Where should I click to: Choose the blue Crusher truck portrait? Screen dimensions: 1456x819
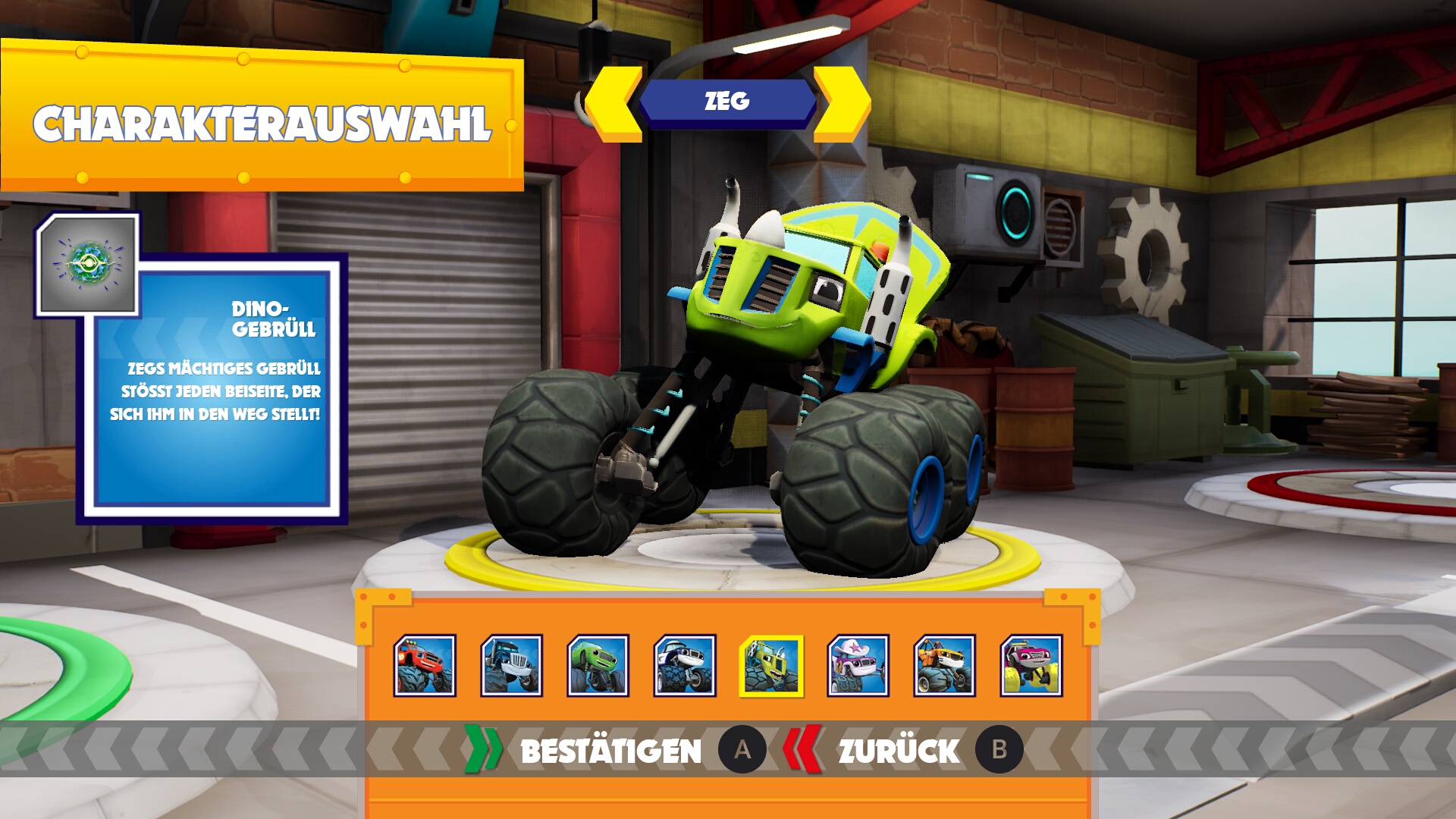point(511,666)
